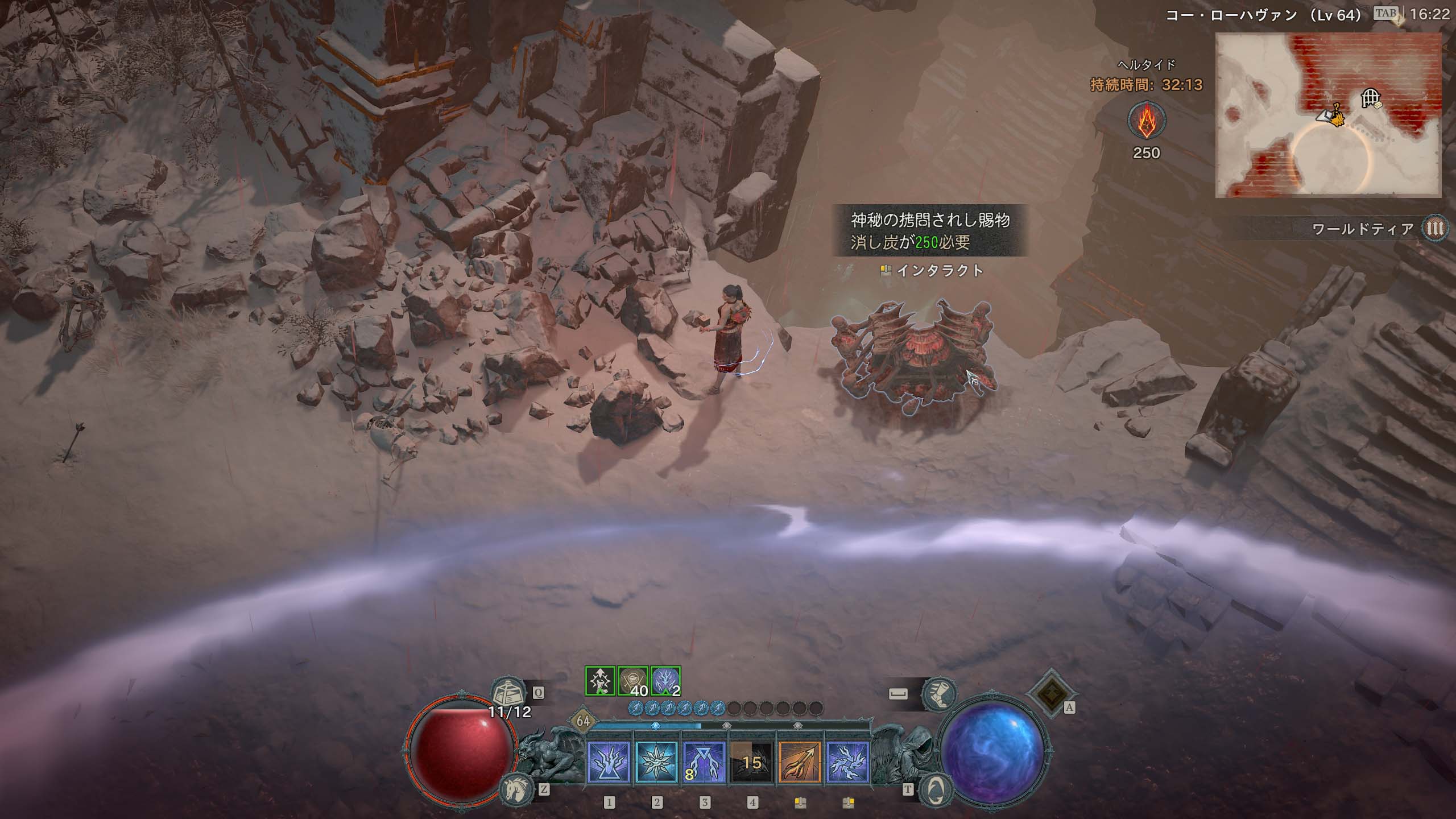Inspect the lightning buff with 2 stacks
The image size is (1456, 819).
pos(665,681)
